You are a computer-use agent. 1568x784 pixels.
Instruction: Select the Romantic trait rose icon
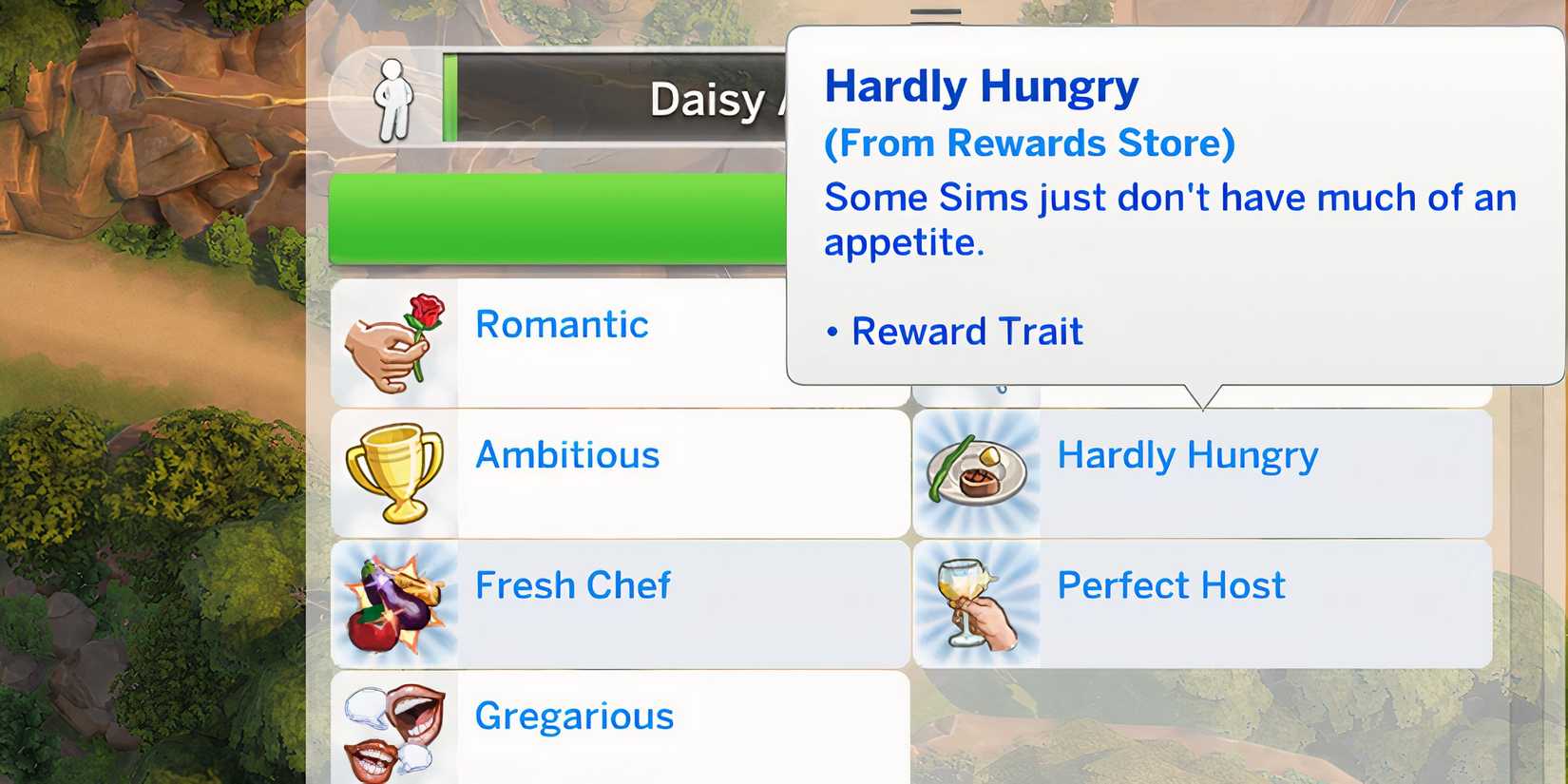pos(396,340)
